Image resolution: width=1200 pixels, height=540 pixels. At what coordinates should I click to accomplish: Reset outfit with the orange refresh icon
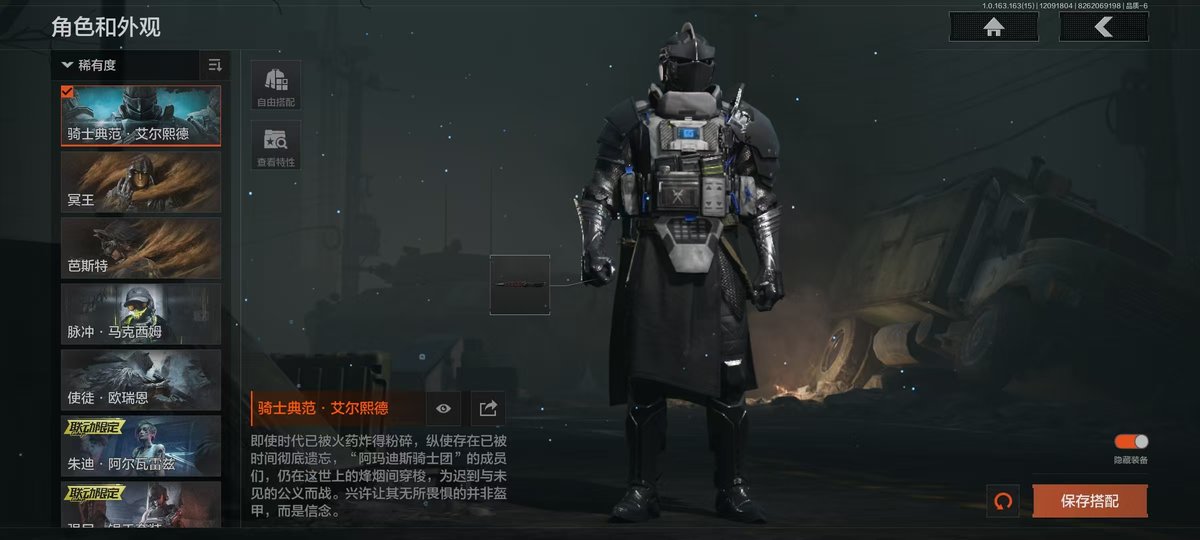click(x=1002, y=501)
